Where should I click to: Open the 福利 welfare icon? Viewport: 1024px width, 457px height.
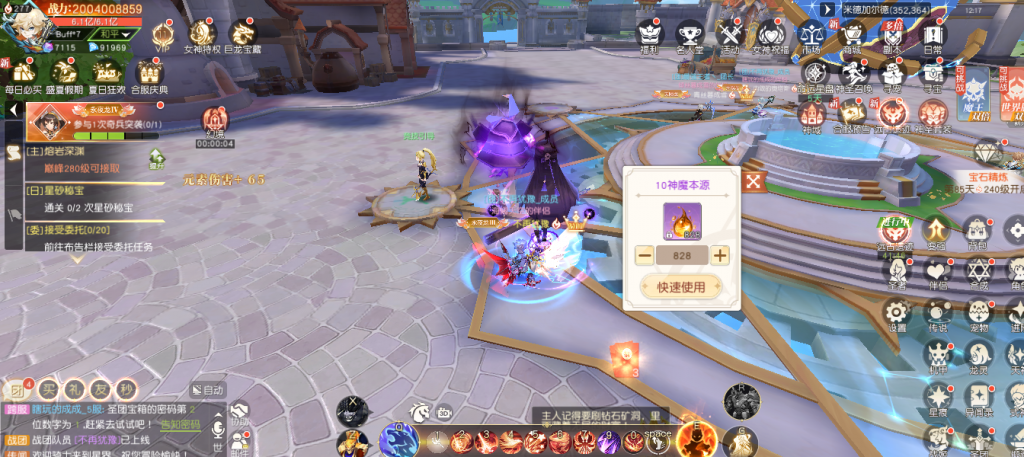(649, 35)
